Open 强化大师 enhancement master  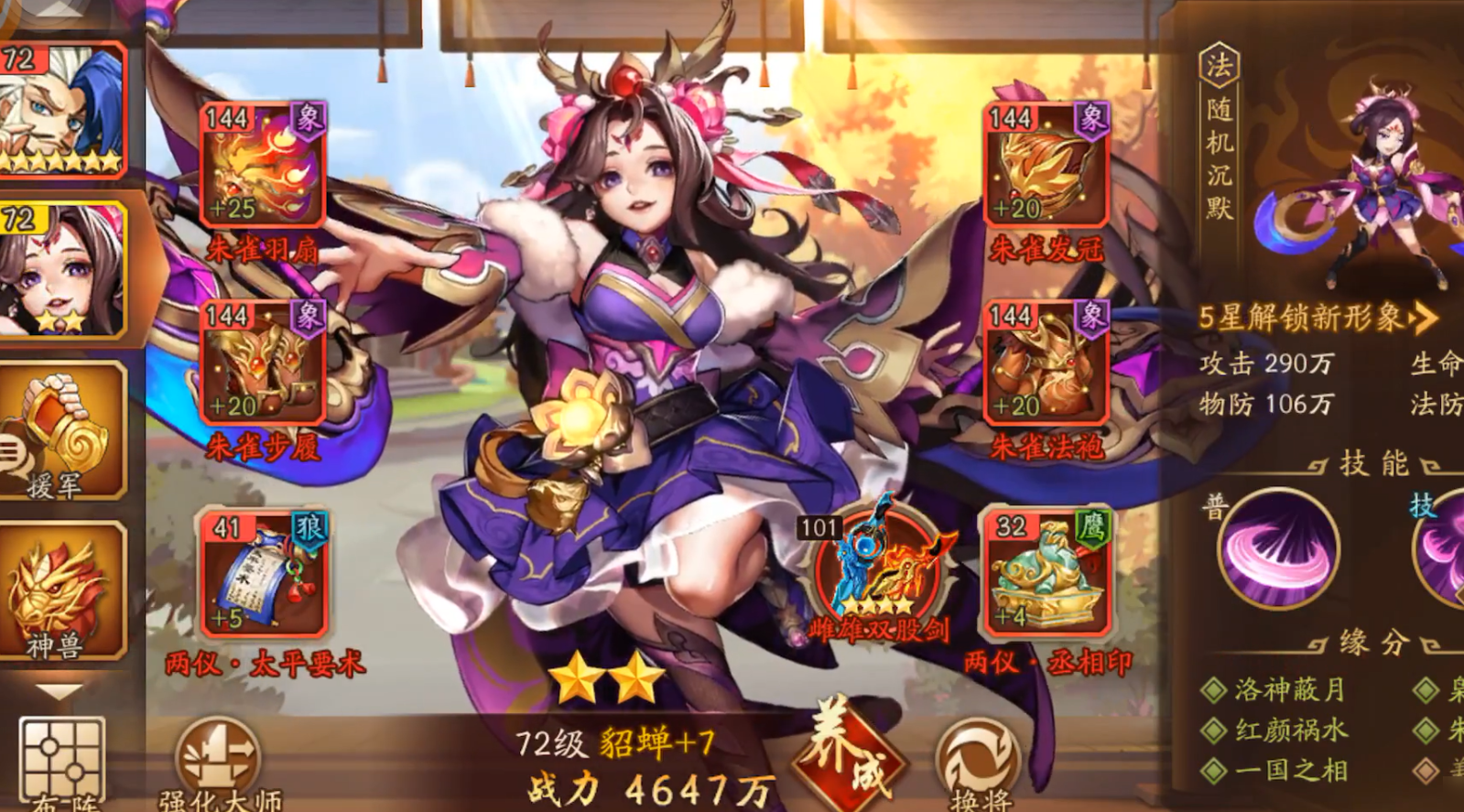(220, 755)
